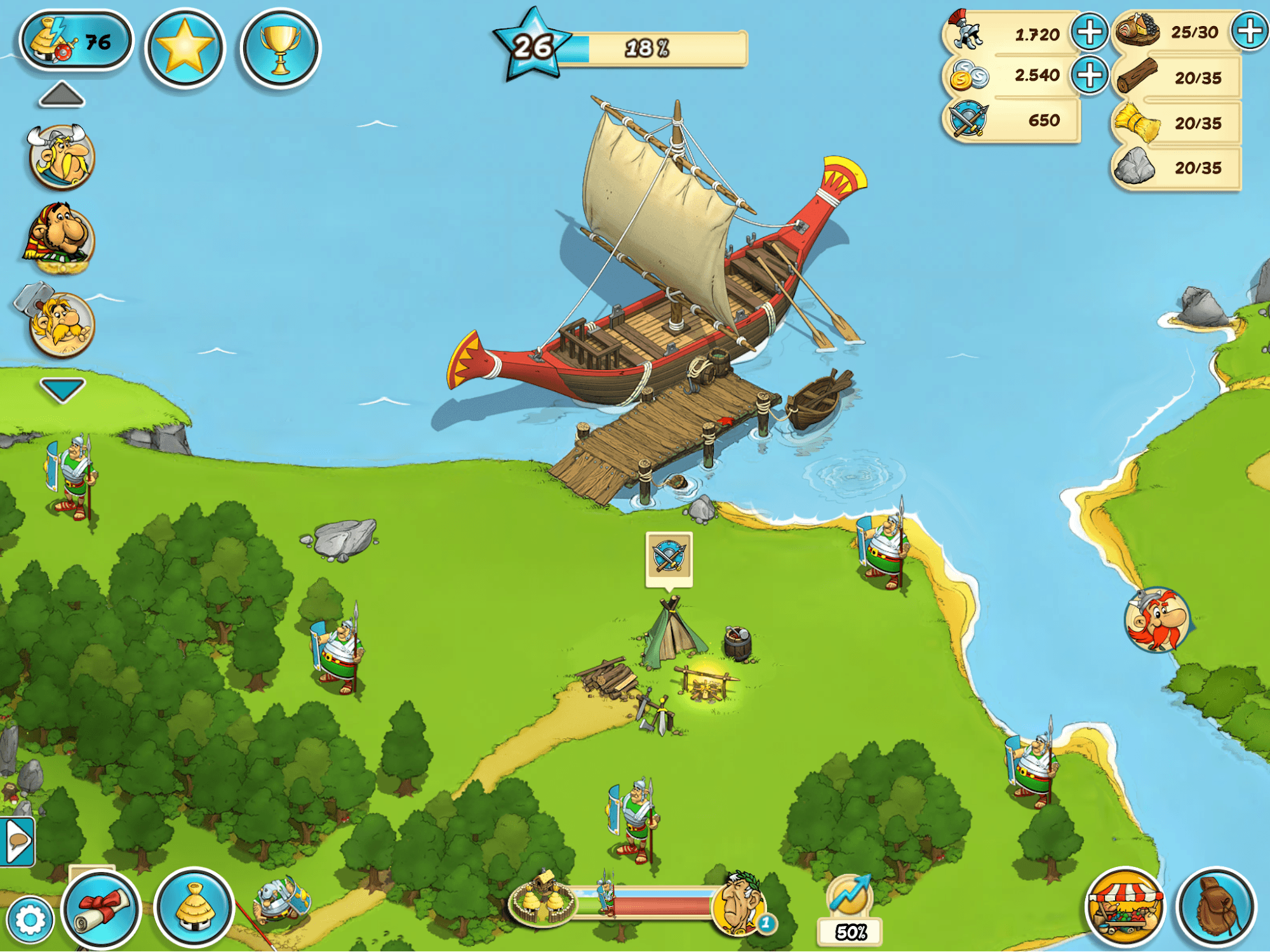Add more Roman helmets with plus button
Image resolution: width=1270 pixels, height=952 pixels.
click(x=1090, y=32)
